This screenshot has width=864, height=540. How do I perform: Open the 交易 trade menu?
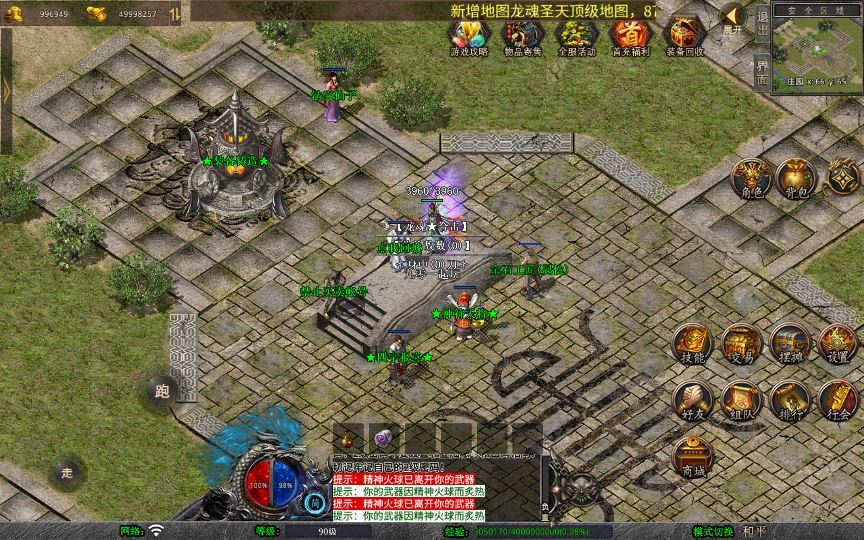click(x=741, y=343)
